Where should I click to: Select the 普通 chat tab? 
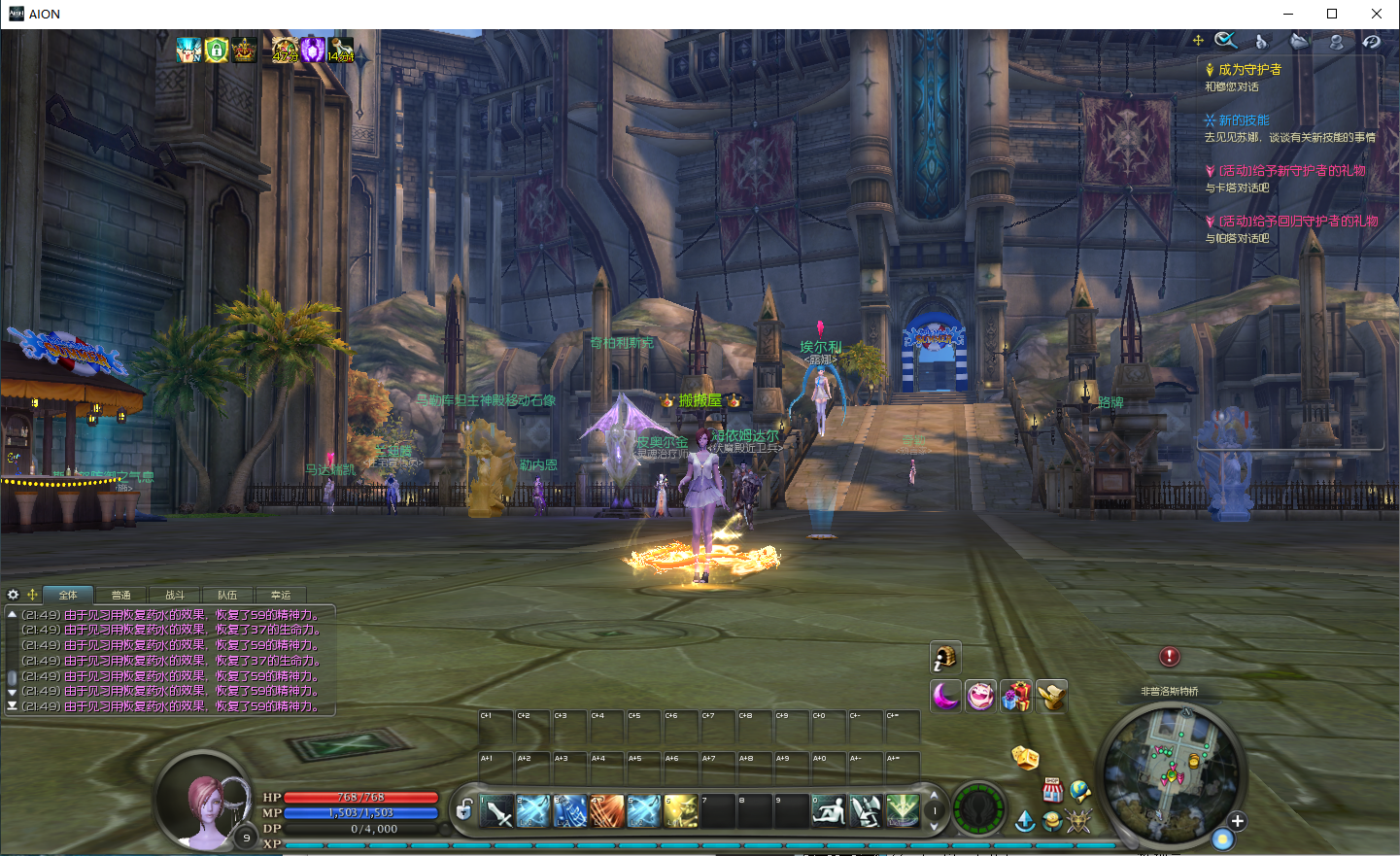[x=121, y=595]
